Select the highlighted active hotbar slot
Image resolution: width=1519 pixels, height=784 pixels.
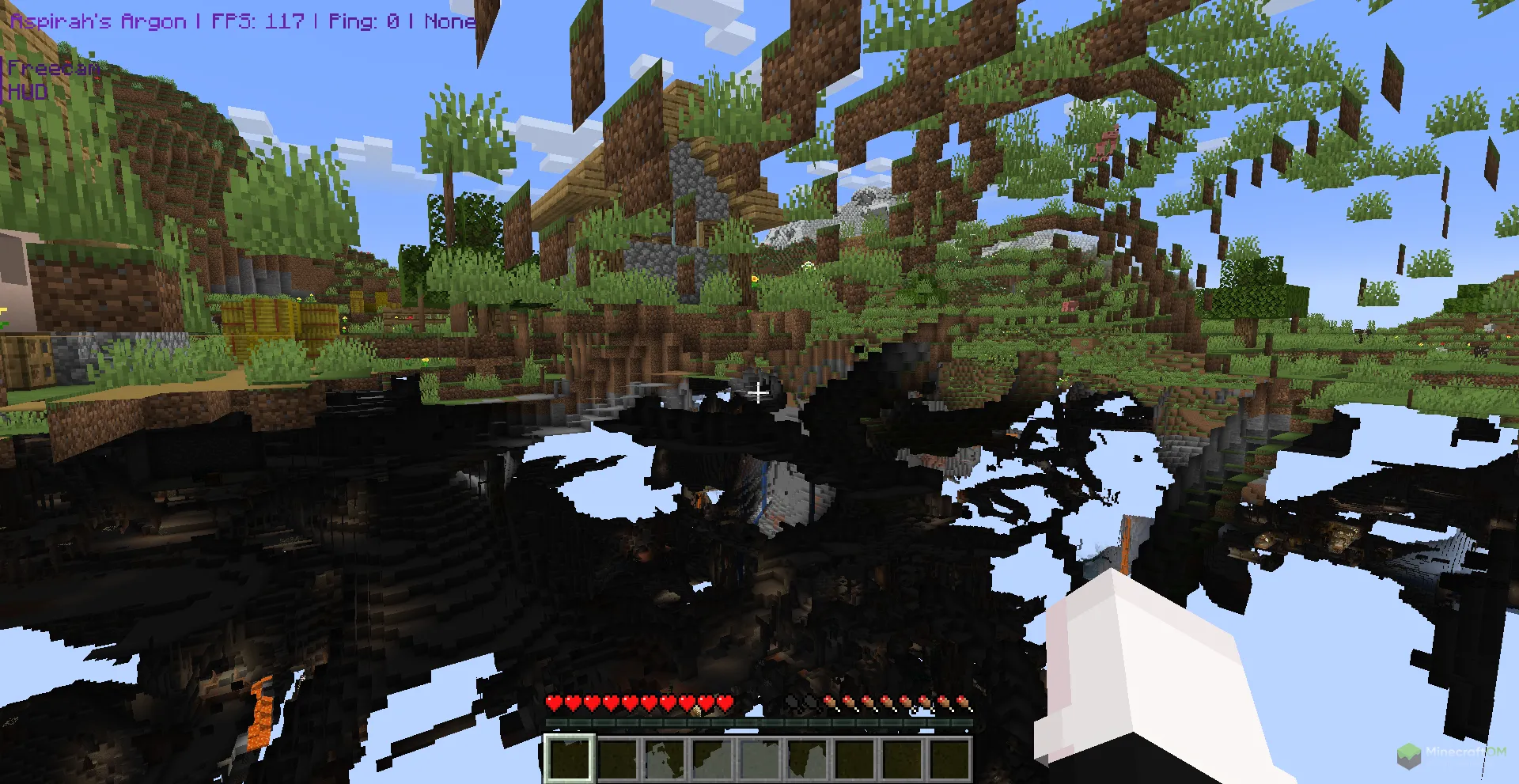pos(568,759)
